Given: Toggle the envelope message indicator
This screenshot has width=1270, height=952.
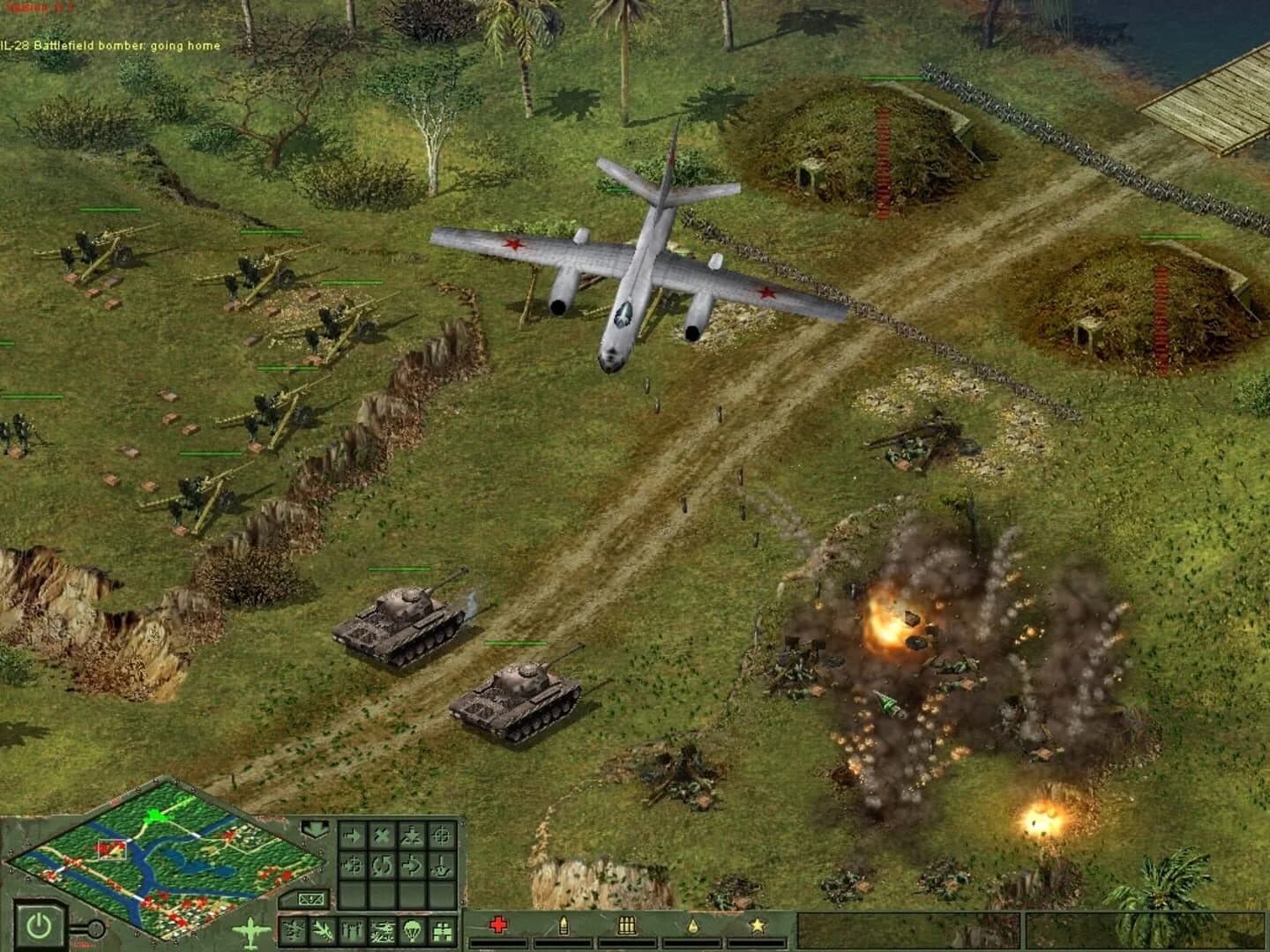Looking at the screenshot, I should tap(311, 900).
